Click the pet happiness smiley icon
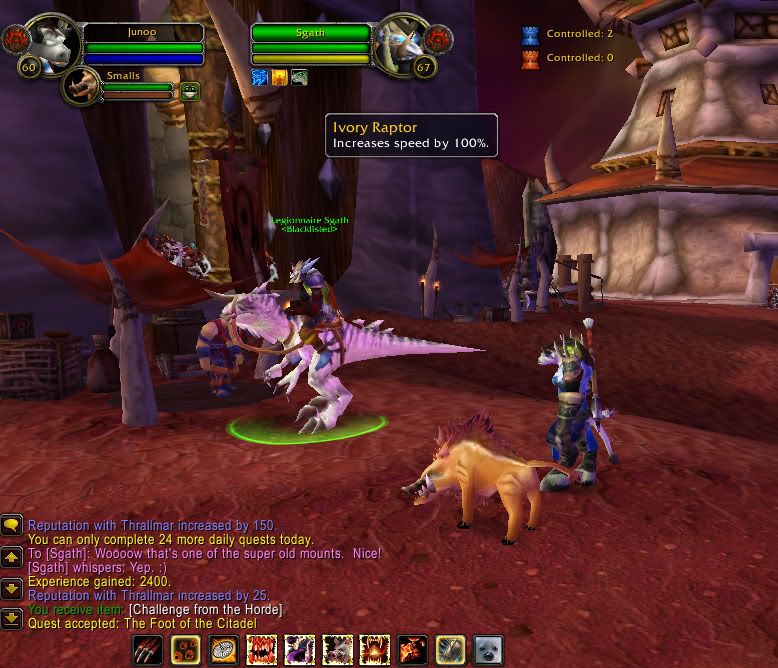This screenshot has height=668, width=778. [x=189, y=91]
